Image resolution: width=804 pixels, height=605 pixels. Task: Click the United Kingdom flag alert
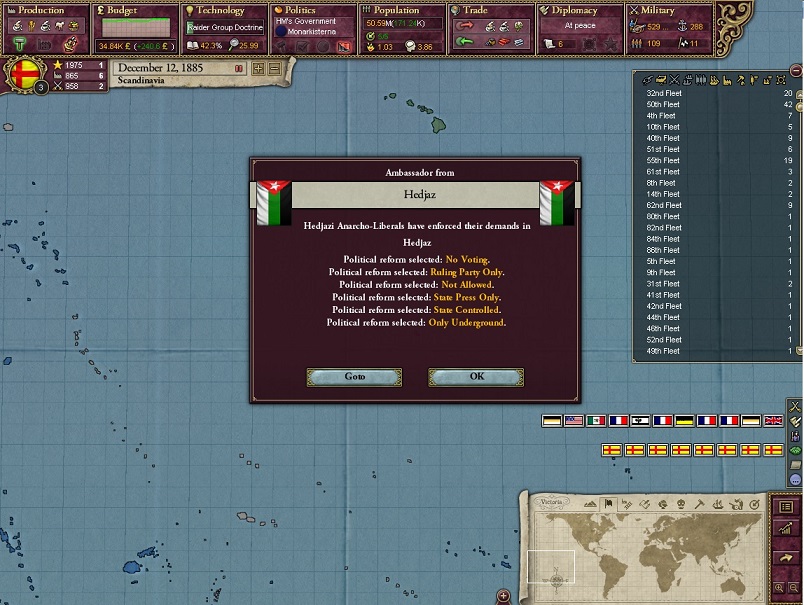773,421
